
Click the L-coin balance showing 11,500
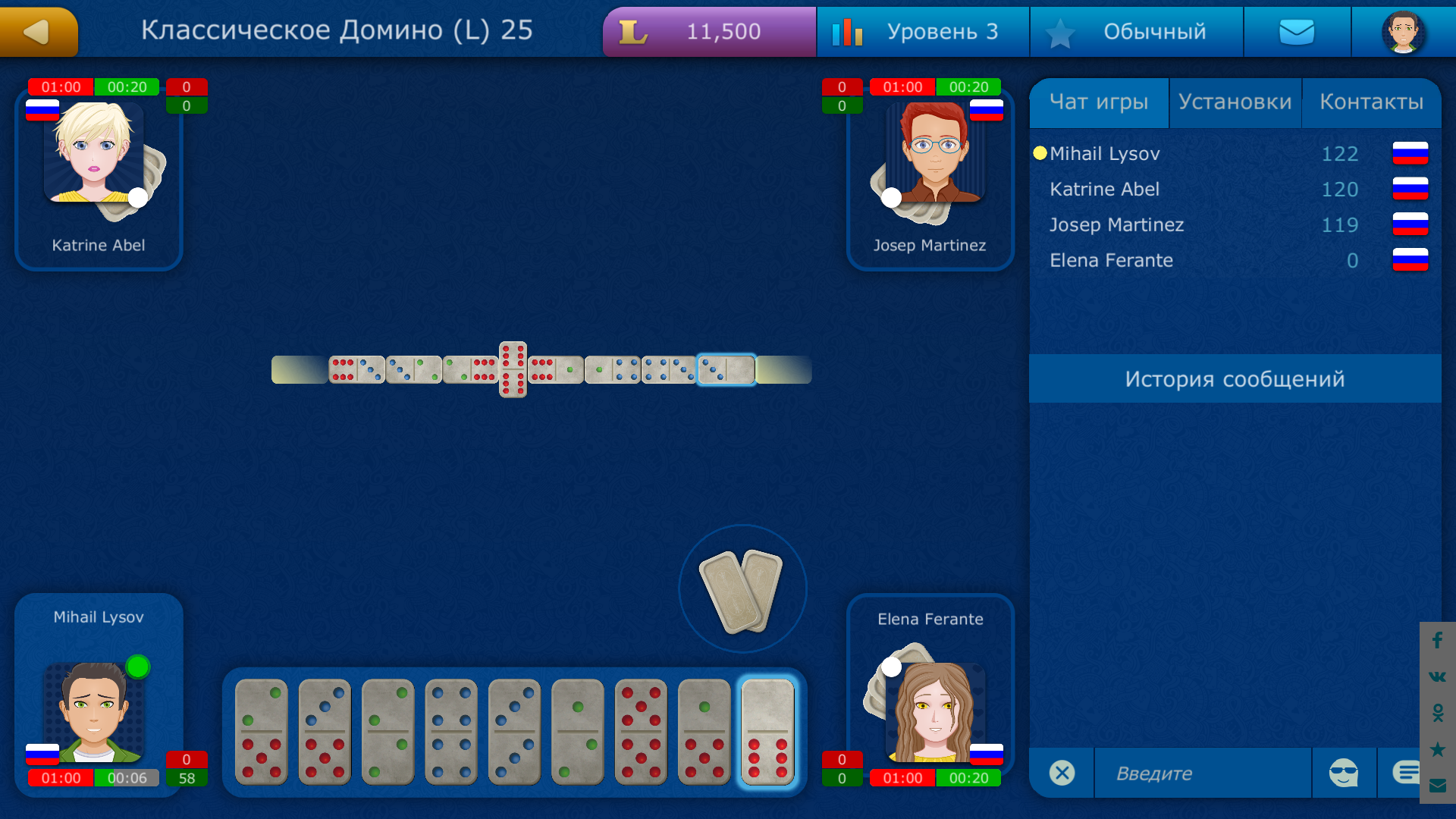[x=708, y=31]
